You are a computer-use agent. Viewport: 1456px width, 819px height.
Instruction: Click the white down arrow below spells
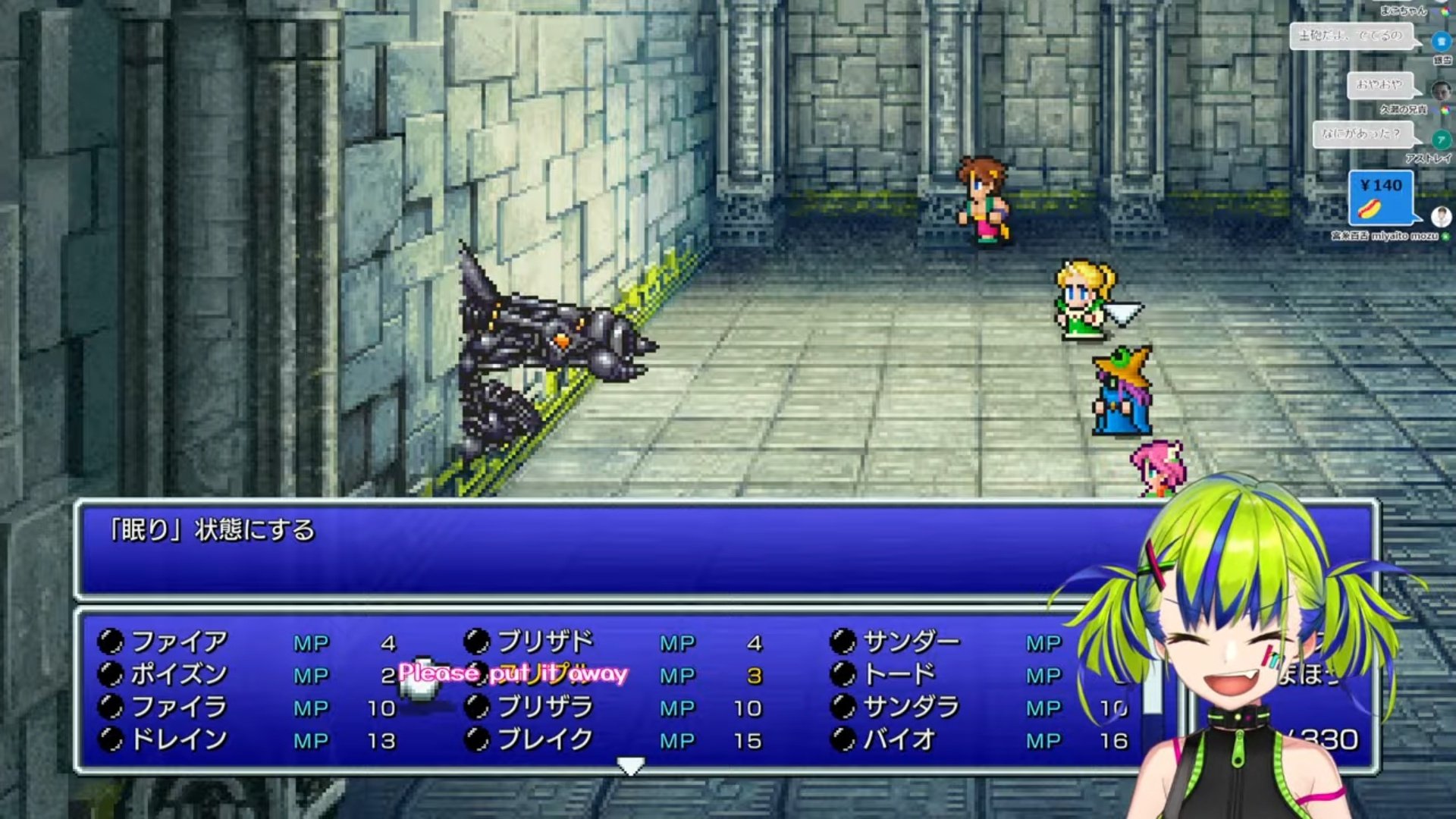pos(630,766)
